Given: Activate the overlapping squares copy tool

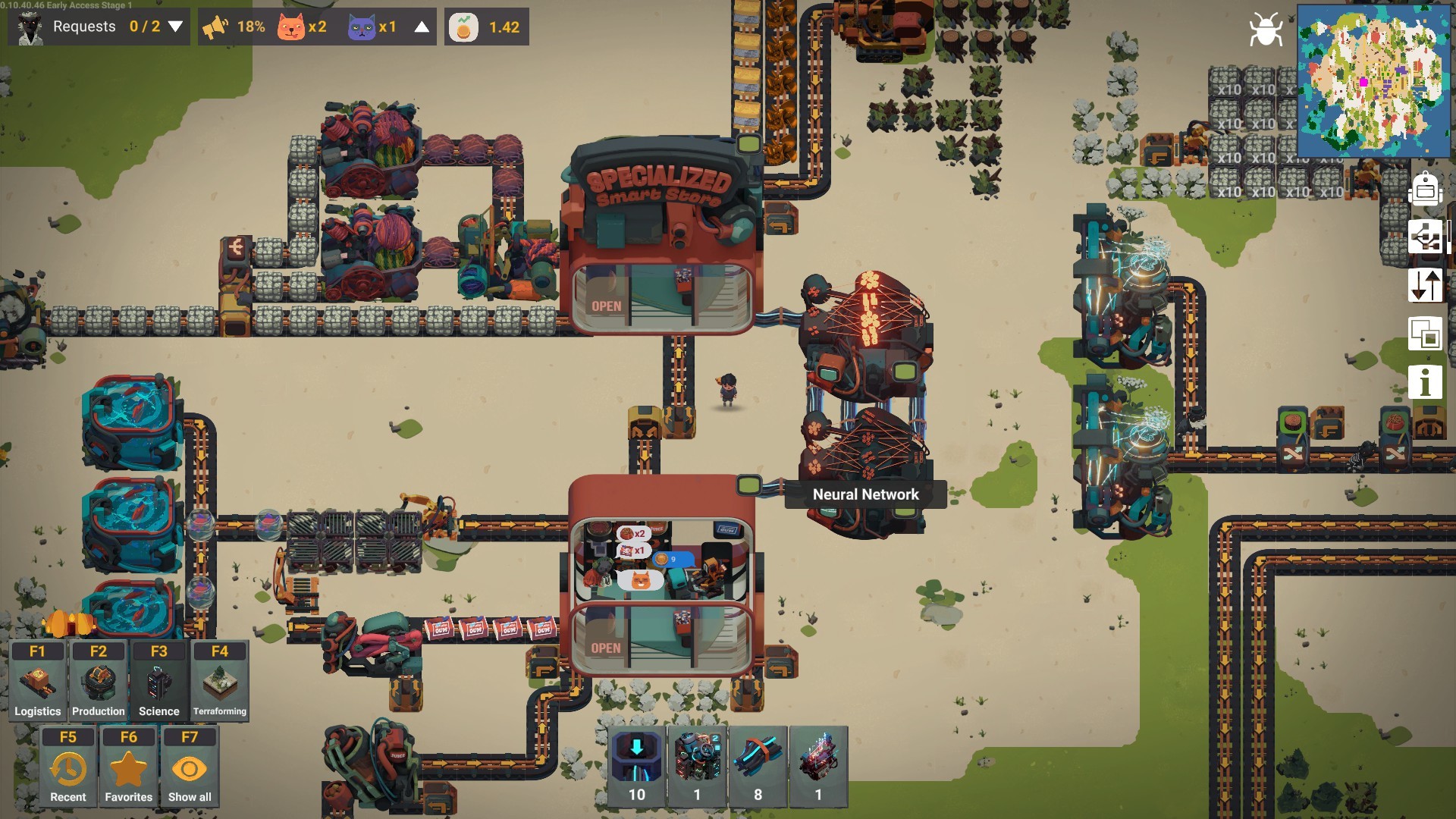Looking at the screenshot, I should (1425, 334).
